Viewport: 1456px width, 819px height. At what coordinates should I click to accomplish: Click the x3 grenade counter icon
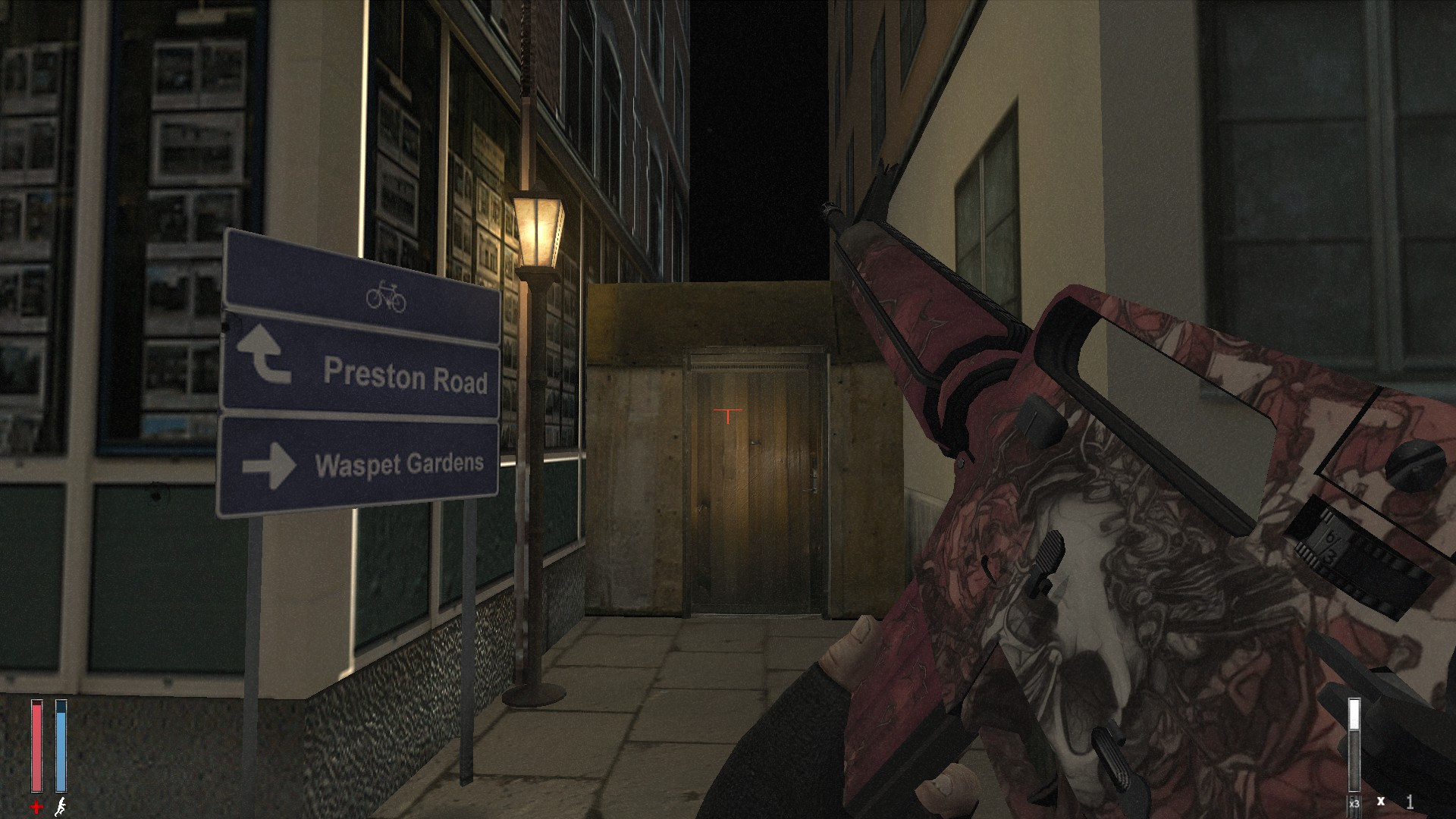pyautogui.click(x=1354, y=804)
